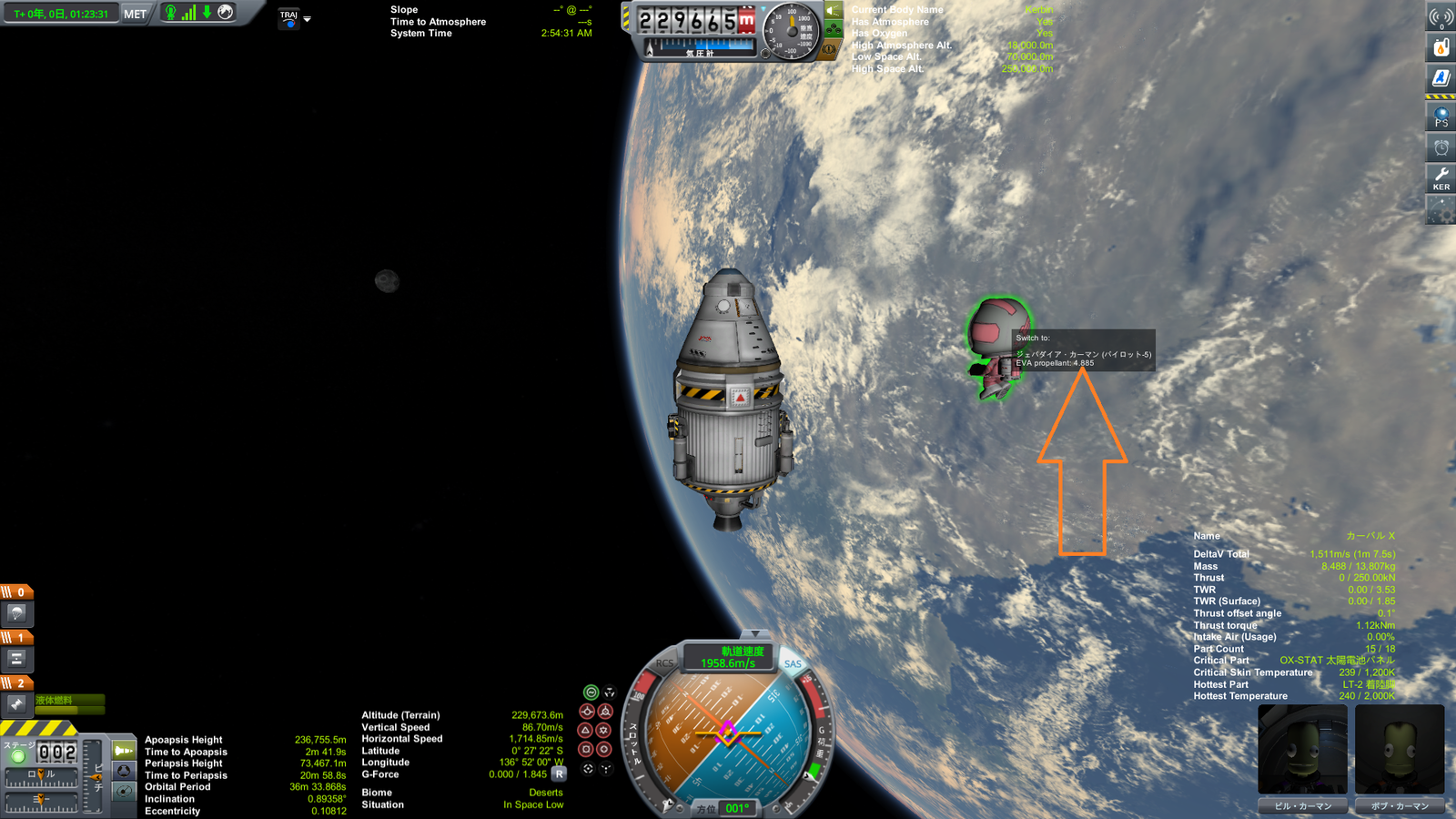Collapse the navball with its top arrow

tap(754, 633)
